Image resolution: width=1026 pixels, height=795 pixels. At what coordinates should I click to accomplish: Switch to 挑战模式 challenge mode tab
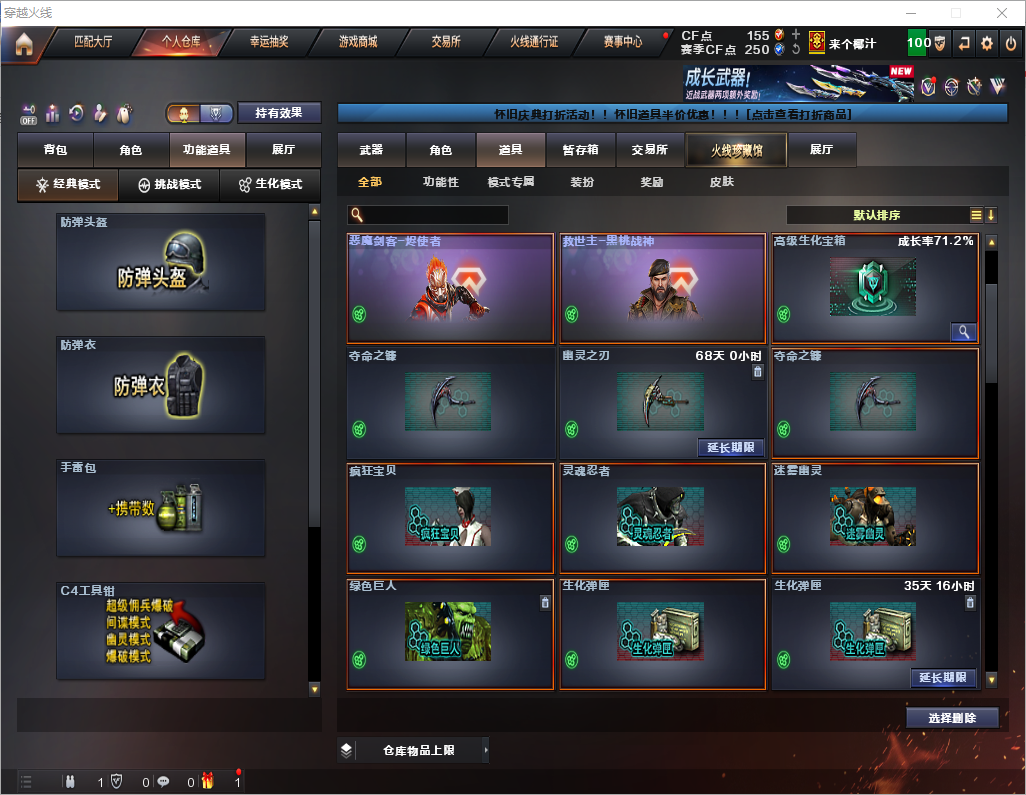pyautogui.click(x=169, y=185)
